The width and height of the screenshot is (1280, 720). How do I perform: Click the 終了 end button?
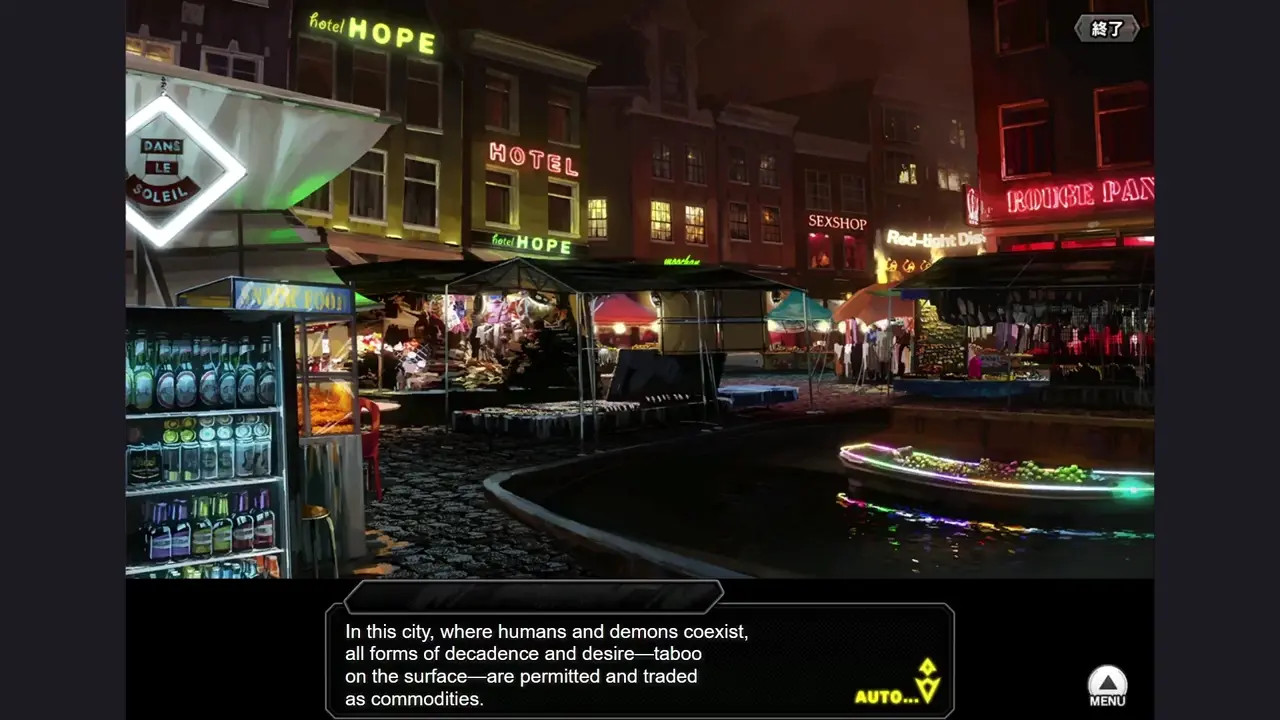[x=1107, y=28]
